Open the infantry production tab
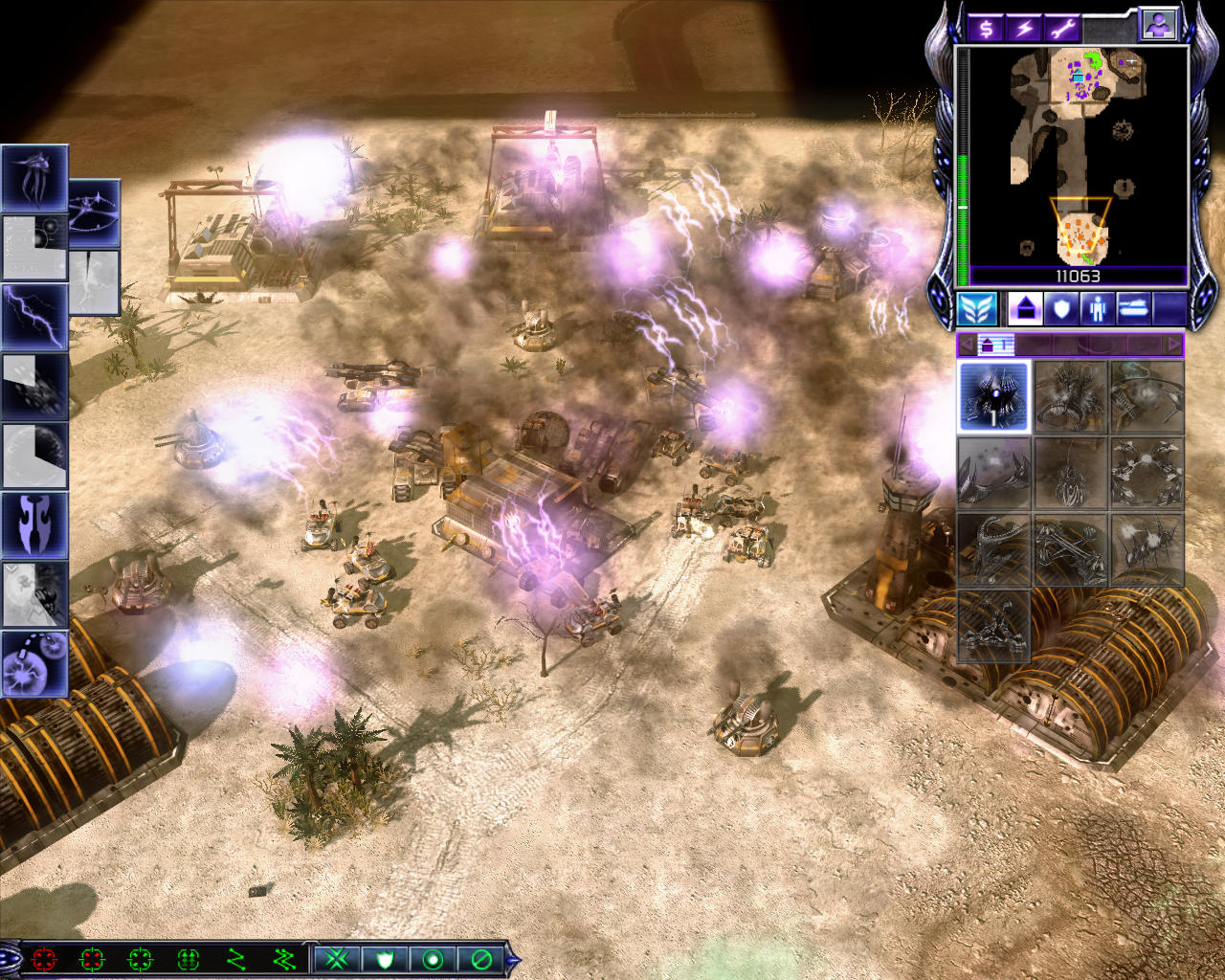 (x=1097, y=309)
